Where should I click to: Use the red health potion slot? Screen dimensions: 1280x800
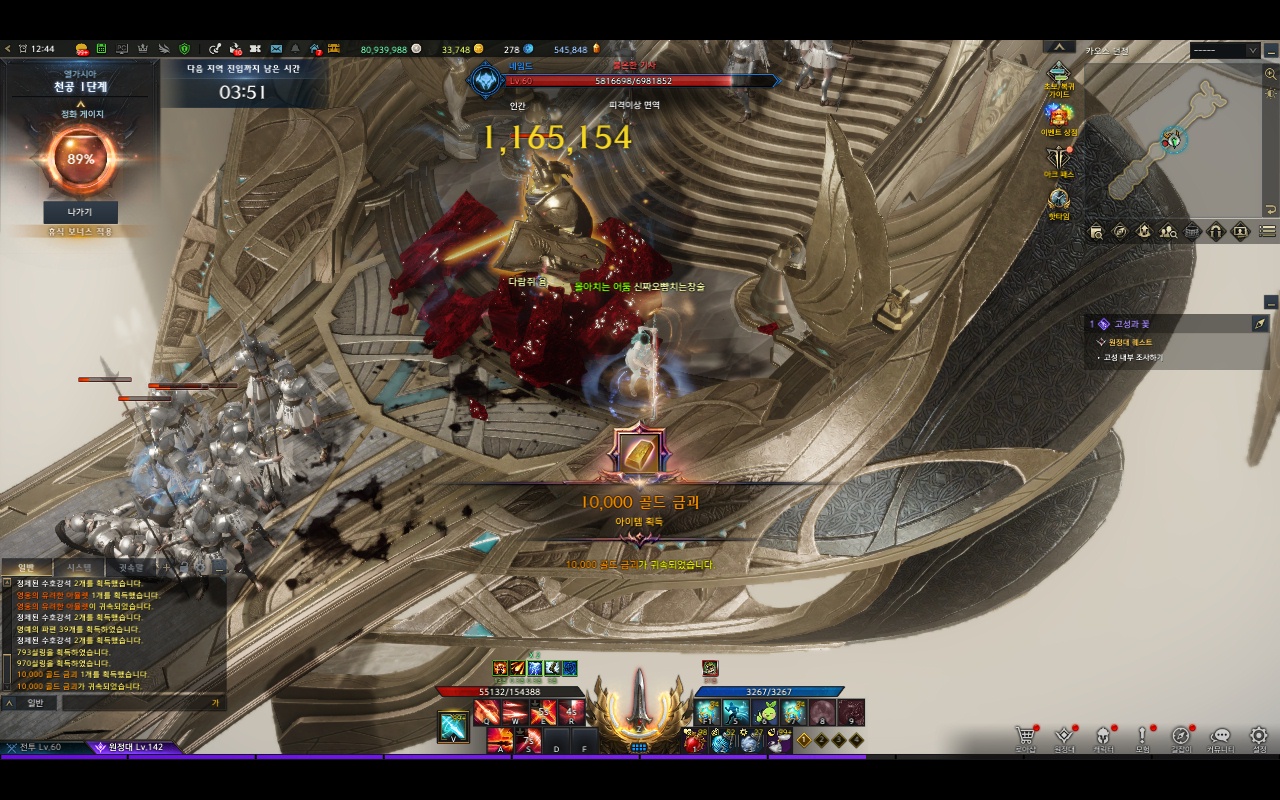click(x=695, y=742)
